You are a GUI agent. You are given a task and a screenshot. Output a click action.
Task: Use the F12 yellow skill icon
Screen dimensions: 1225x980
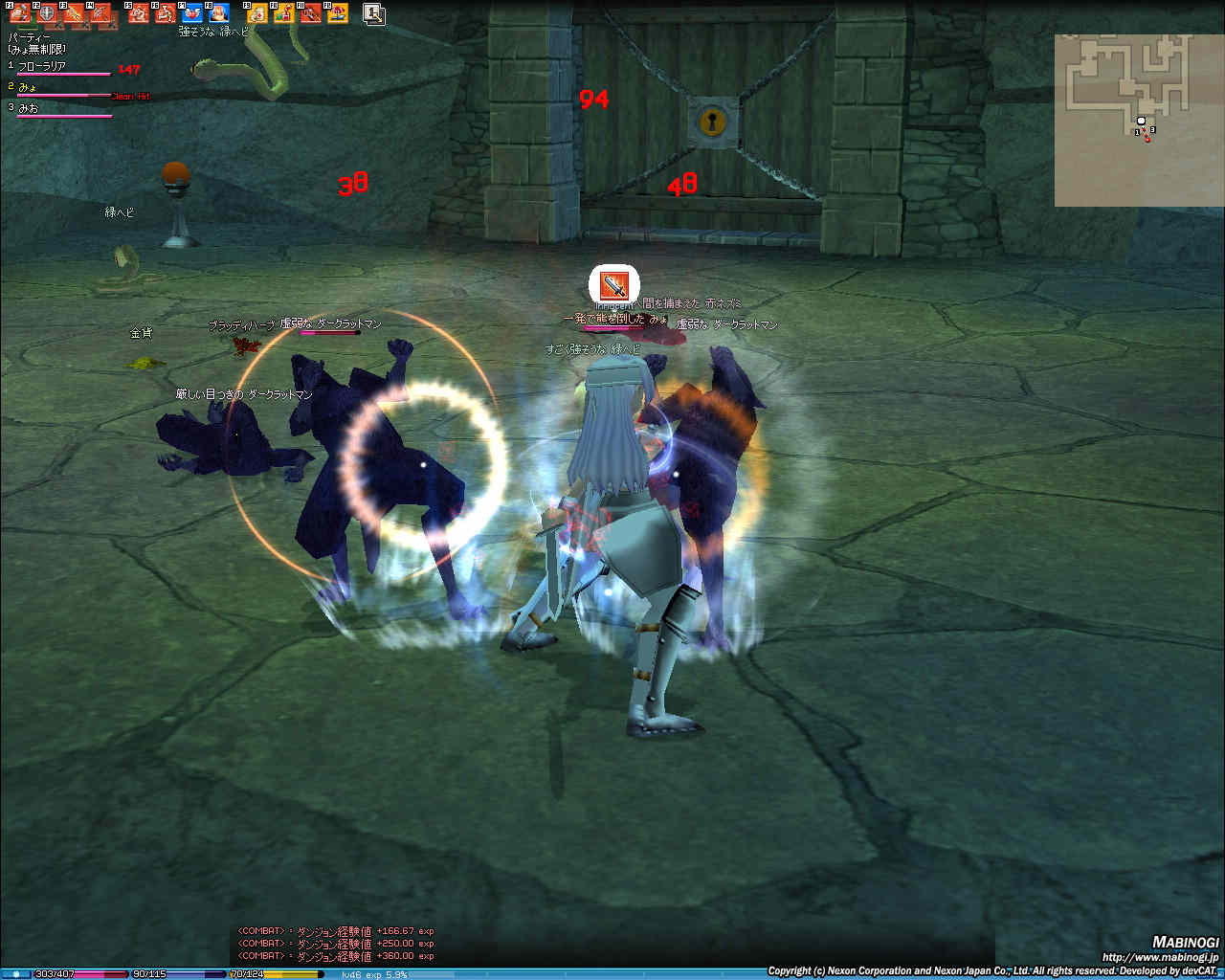338,13
